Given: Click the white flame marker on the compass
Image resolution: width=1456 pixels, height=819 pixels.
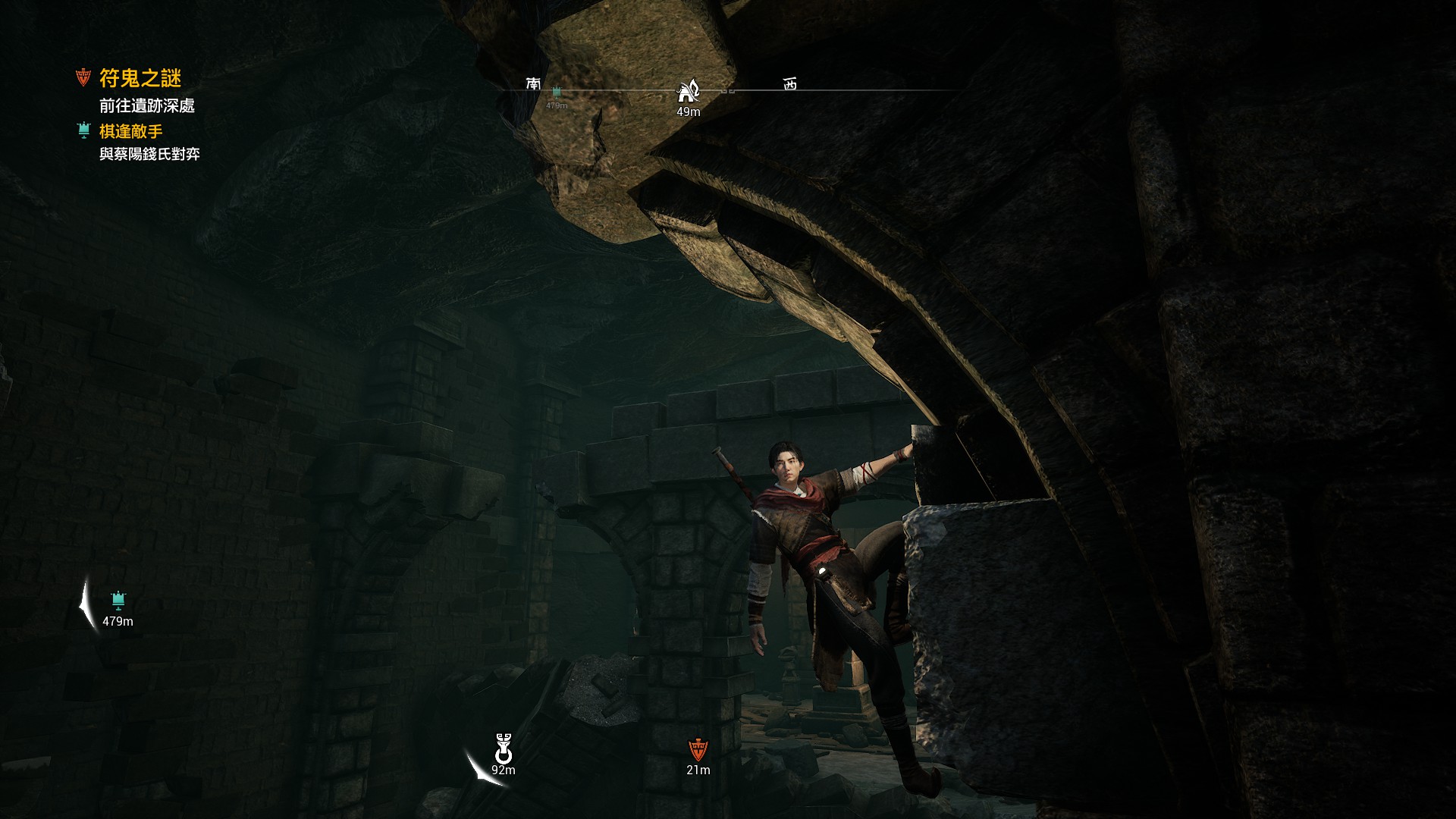Looking at the screenshot, I should coord(688,91).
